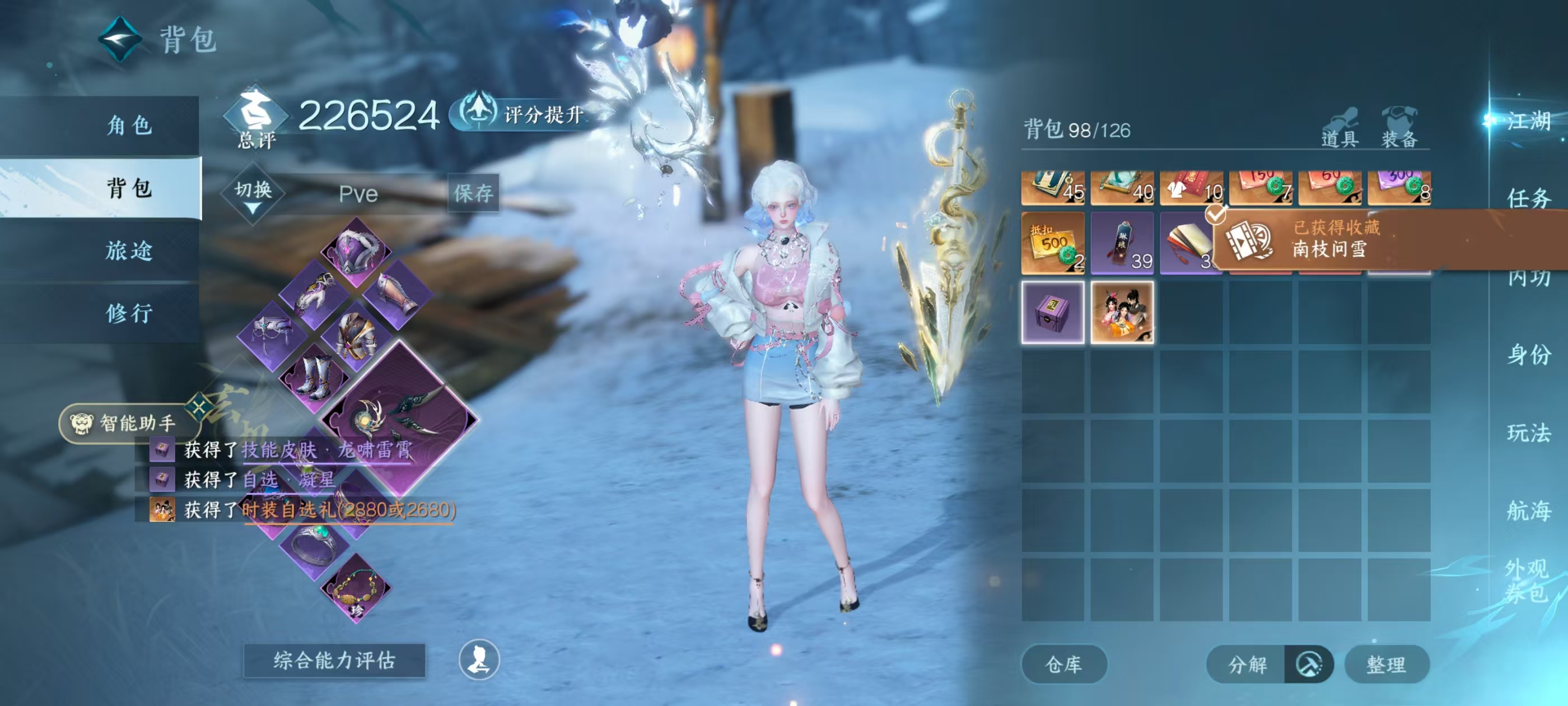Filter the bag by 装备 equipment

point(1399,129)
